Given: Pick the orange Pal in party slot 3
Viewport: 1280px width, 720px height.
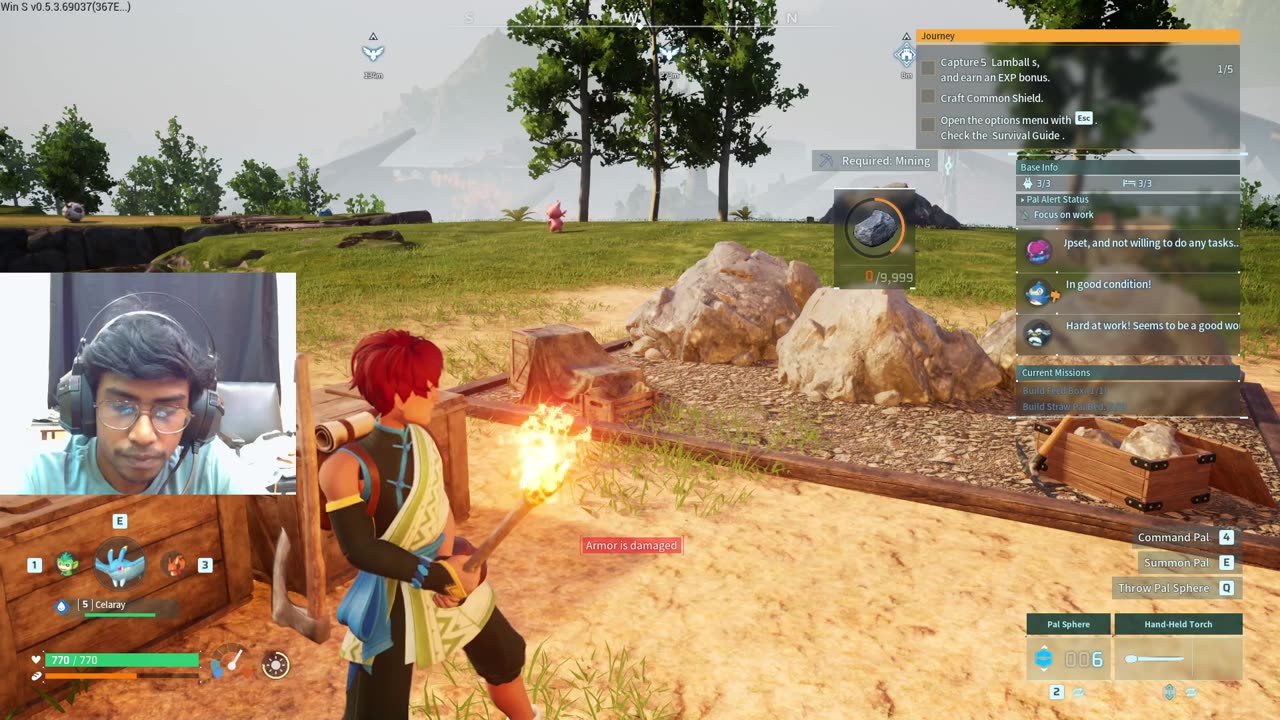Looking at the screenshot, I should click(174, 564).
